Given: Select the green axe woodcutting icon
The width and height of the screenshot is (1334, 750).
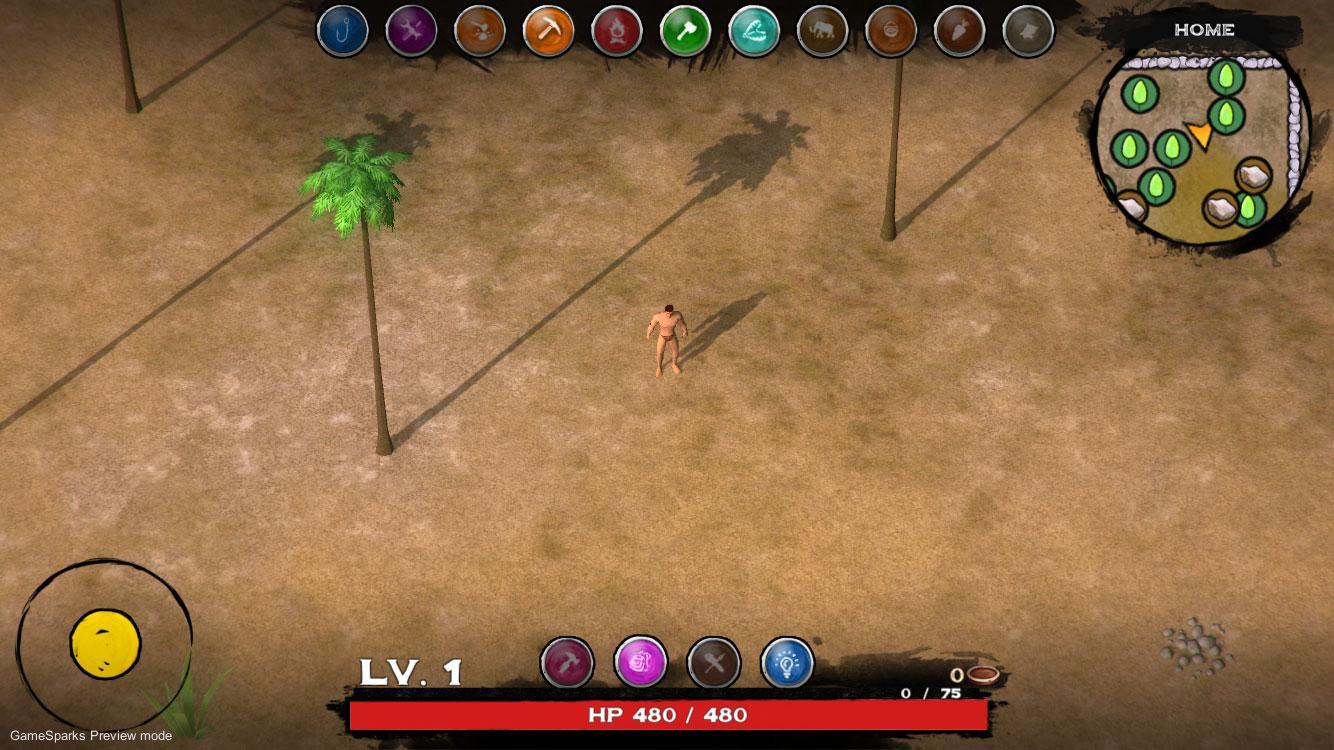Looking at the screenshot, I should pos(685,31).
